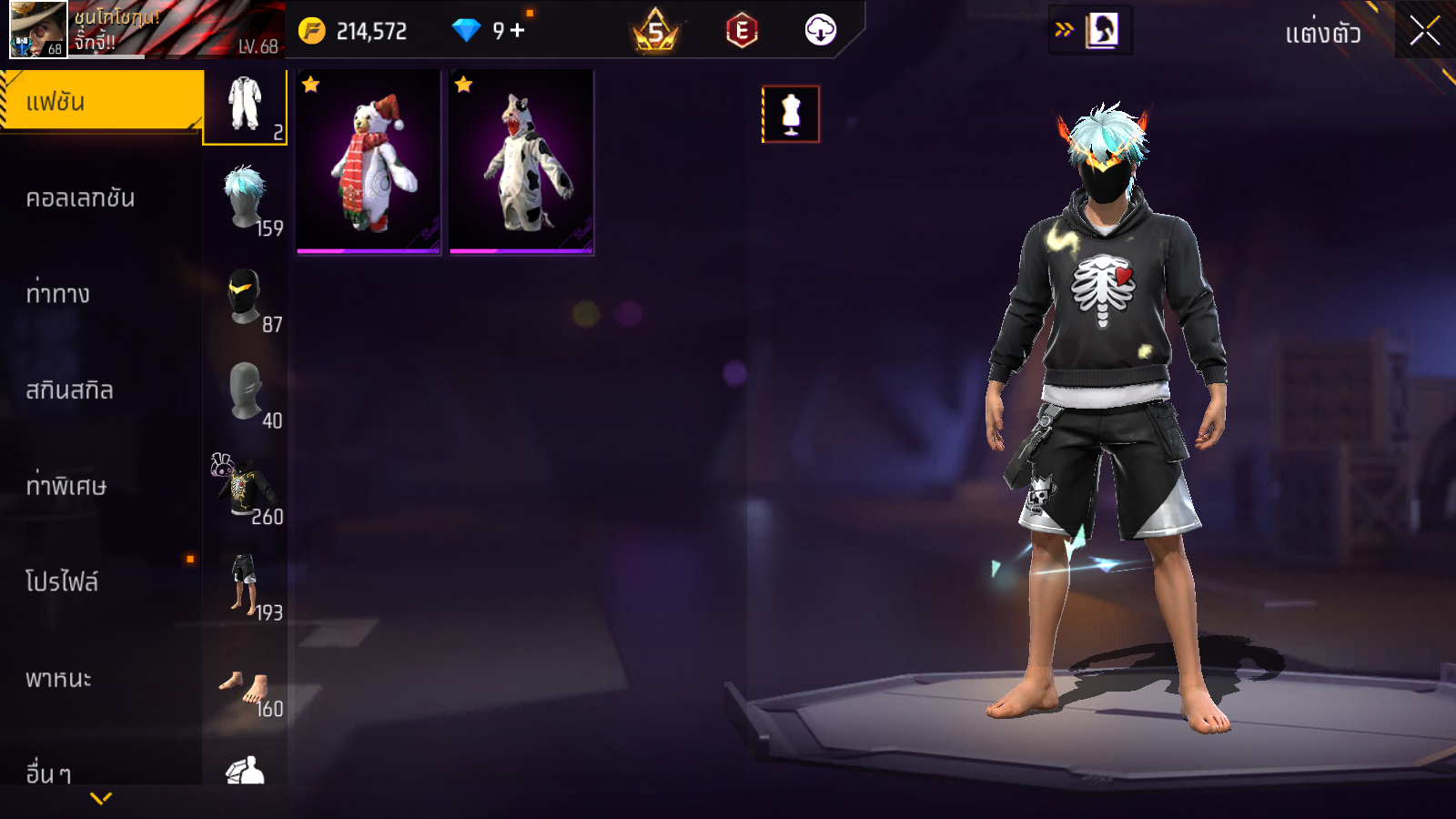
Task: Select the แฟชั่น (Fashion) tab
Action: tap(100, 101)
